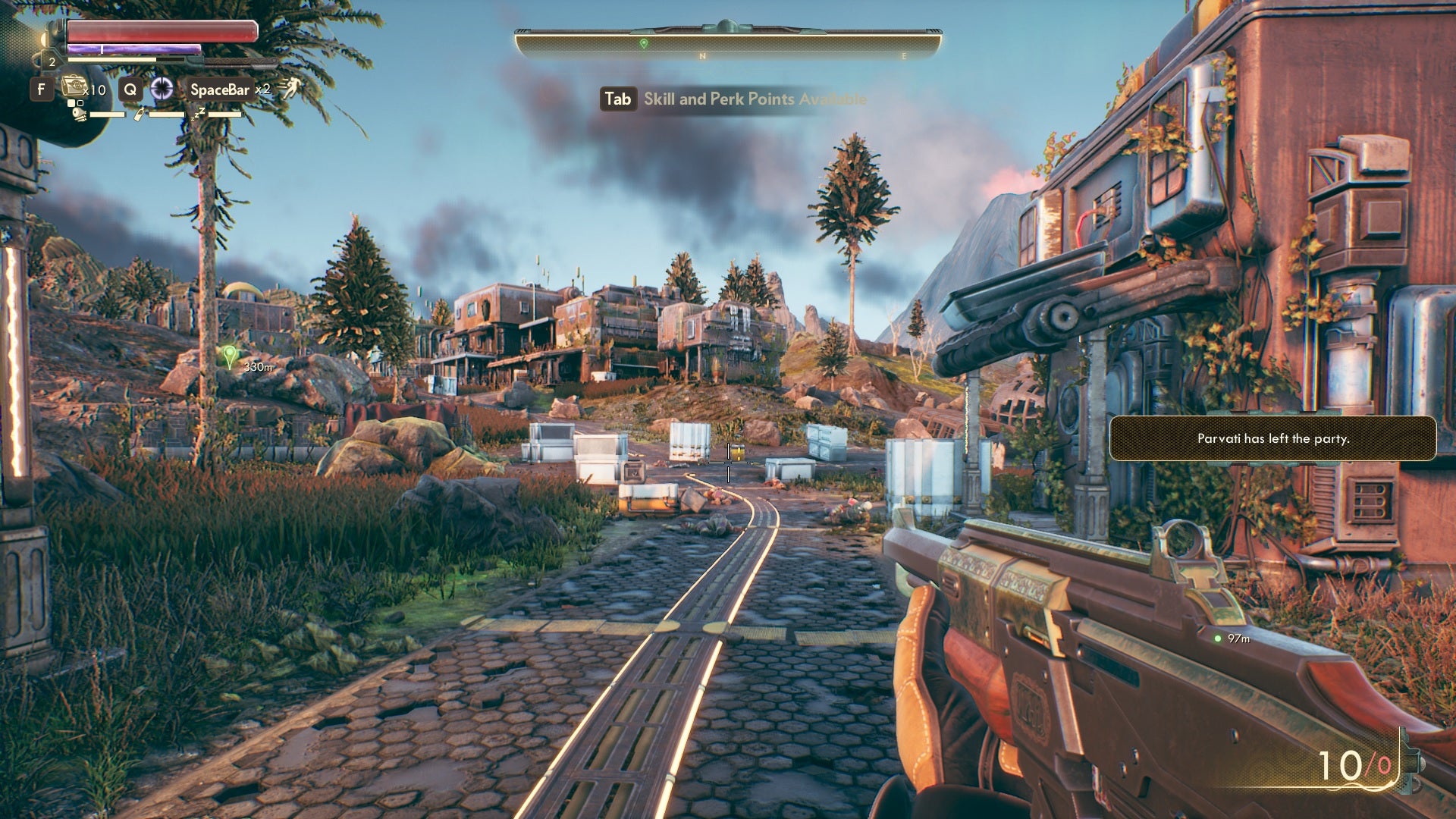The image size is (1456, 819).
Task: Activate the Tactical Time Dilation crosshair icon
Action: (162, 89)
